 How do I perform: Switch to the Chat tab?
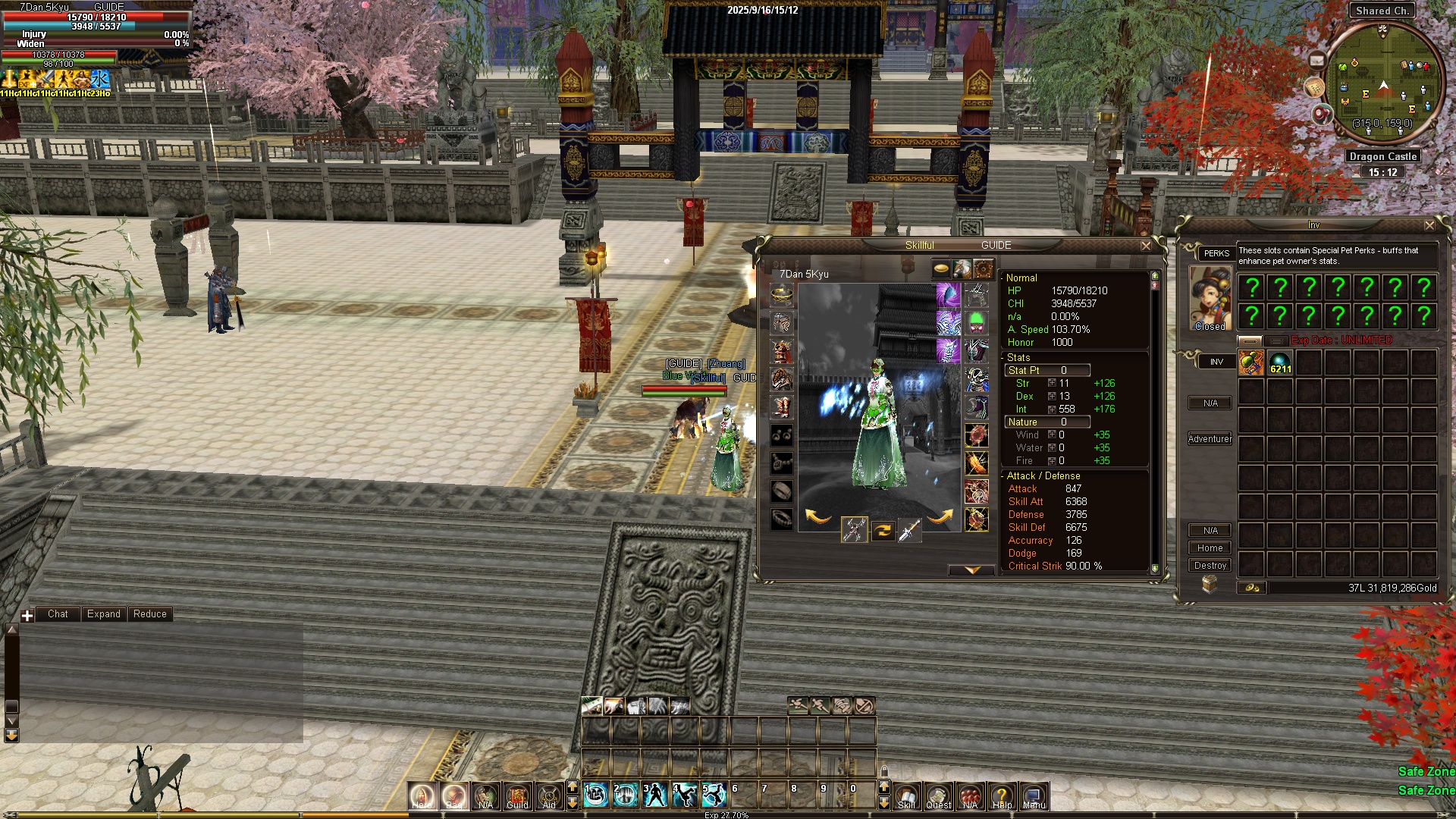pyautogui.click(x=58, y=614)
